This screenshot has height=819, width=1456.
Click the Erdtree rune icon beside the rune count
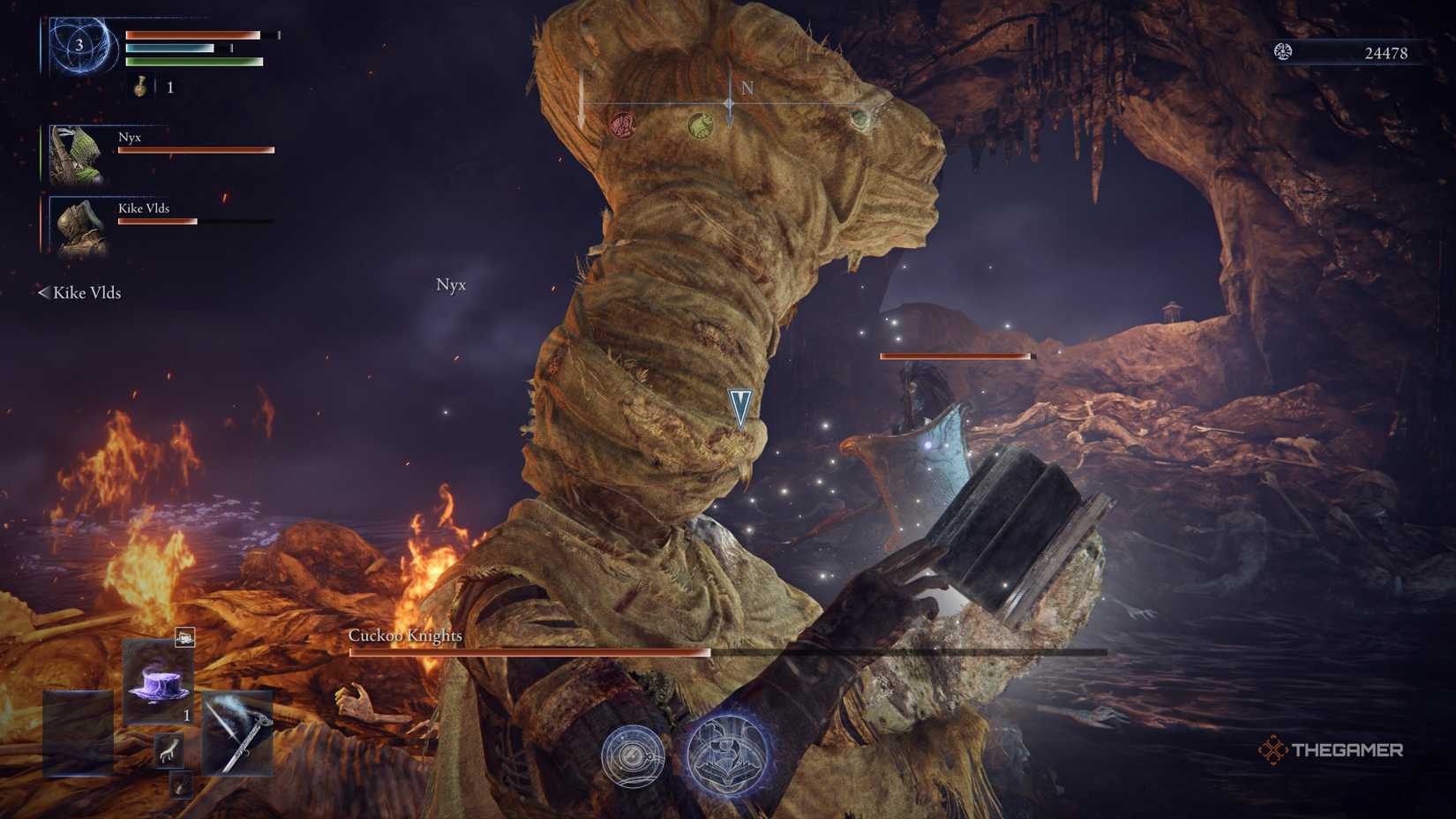tap(1284, 52)
